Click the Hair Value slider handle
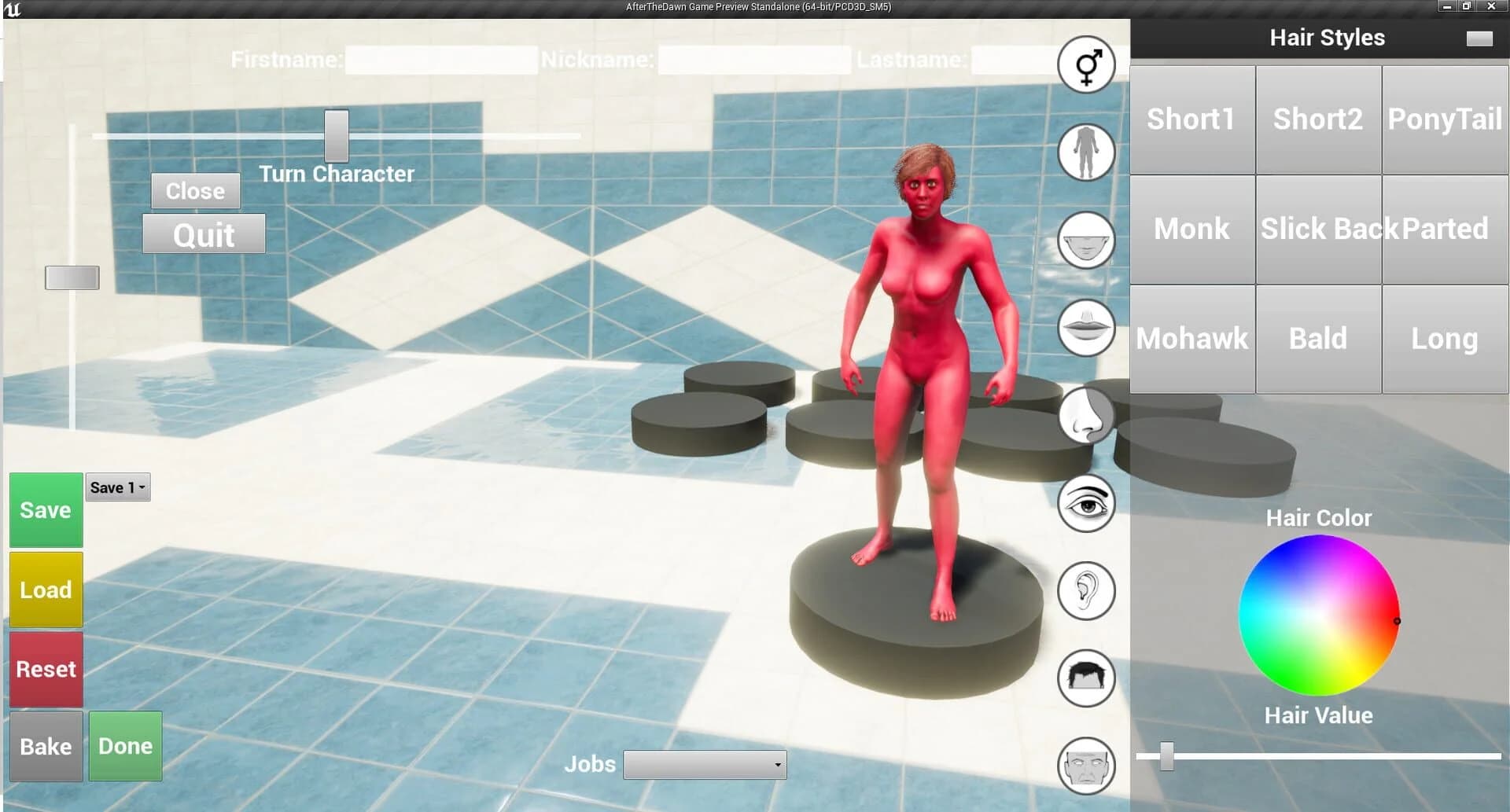This screenshot has height=812, width=1510. pyautogui.click(x=1167, y=755)
